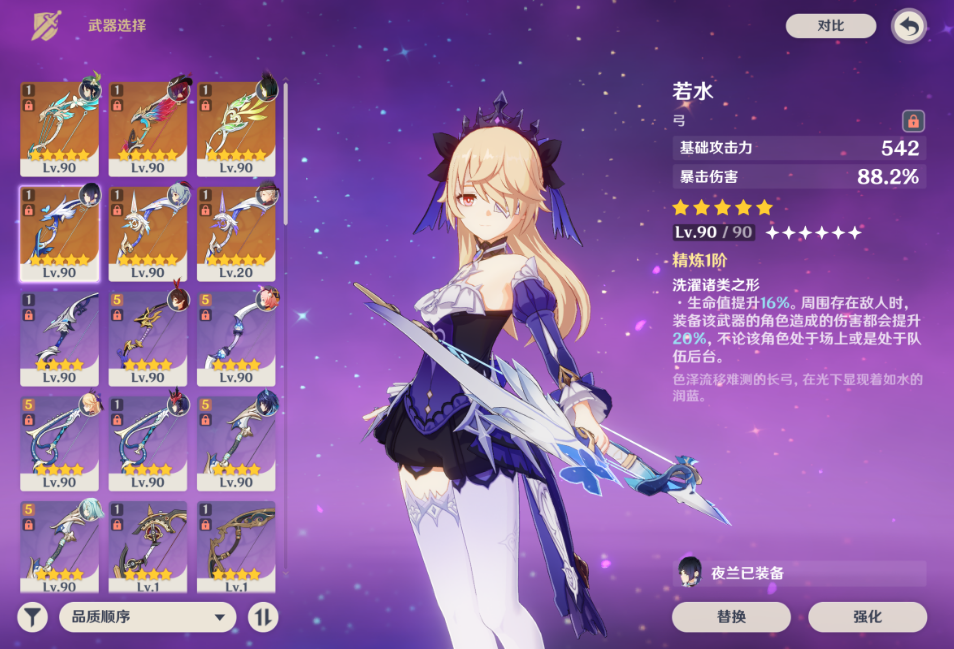954x649 pixels.
Task: Open weapon enhancement with 强化 button
Action: point(868,616)
